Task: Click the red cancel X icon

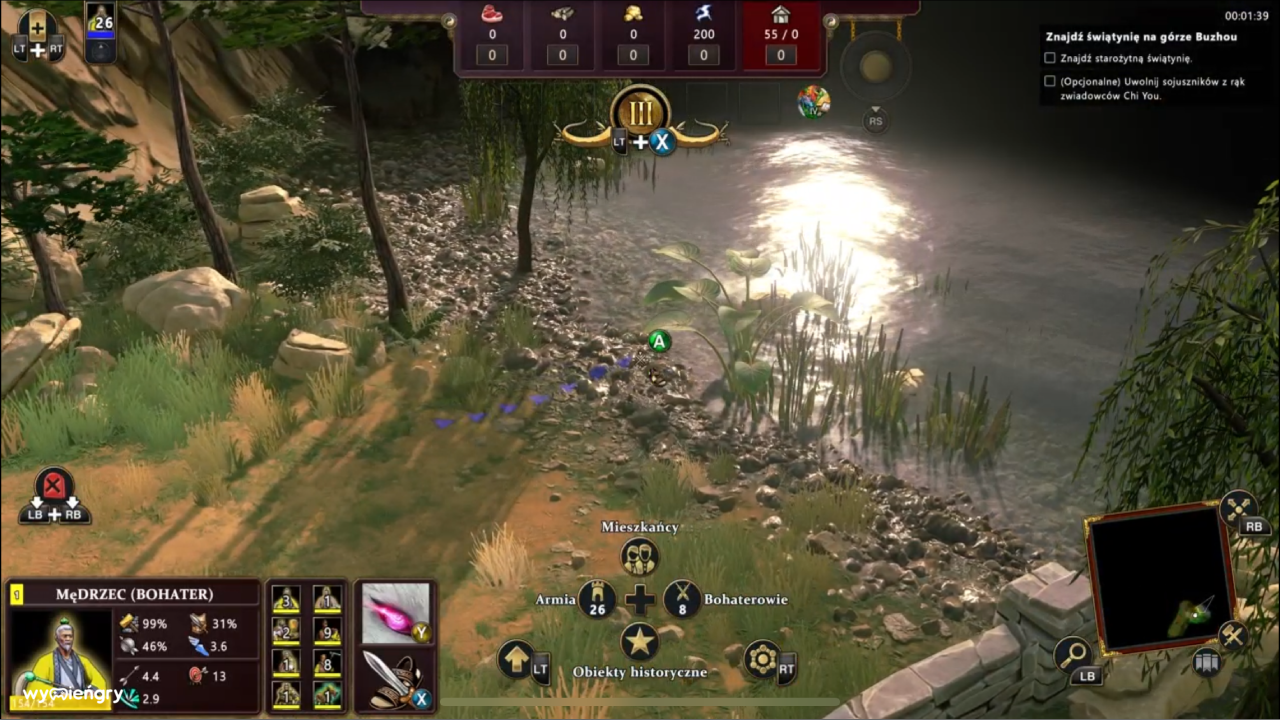Action: point(54,486)
